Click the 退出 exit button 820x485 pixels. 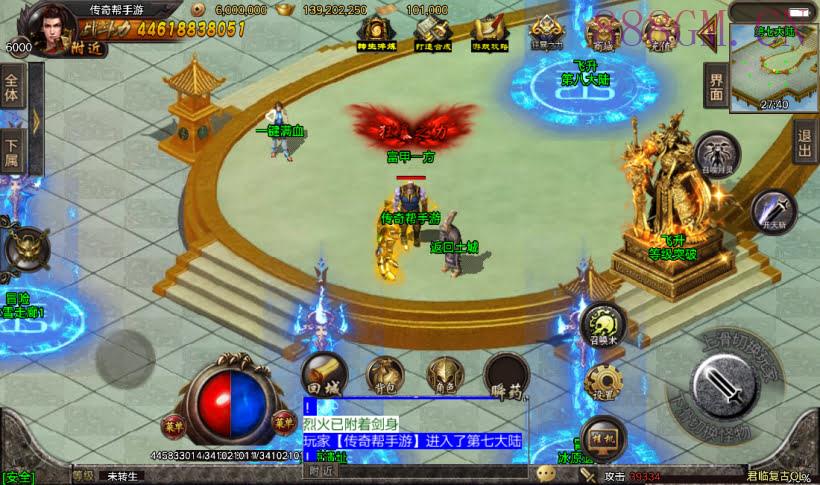pos(805,144)
